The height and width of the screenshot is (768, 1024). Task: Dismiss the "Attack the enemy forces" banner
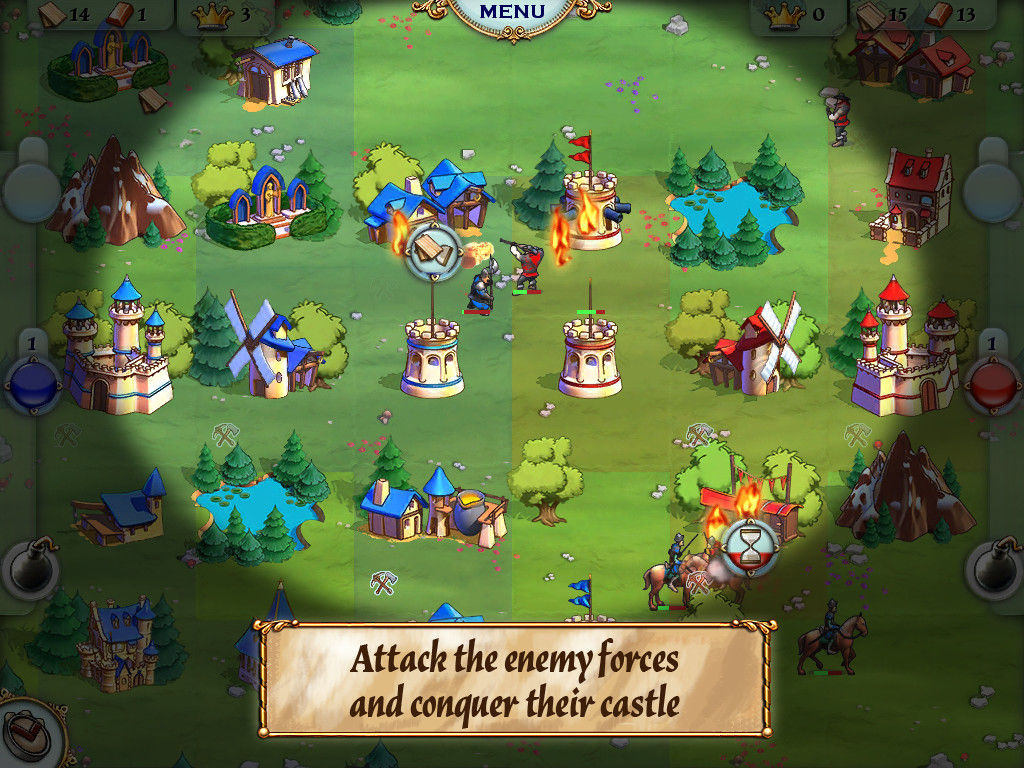click(514, 680)
